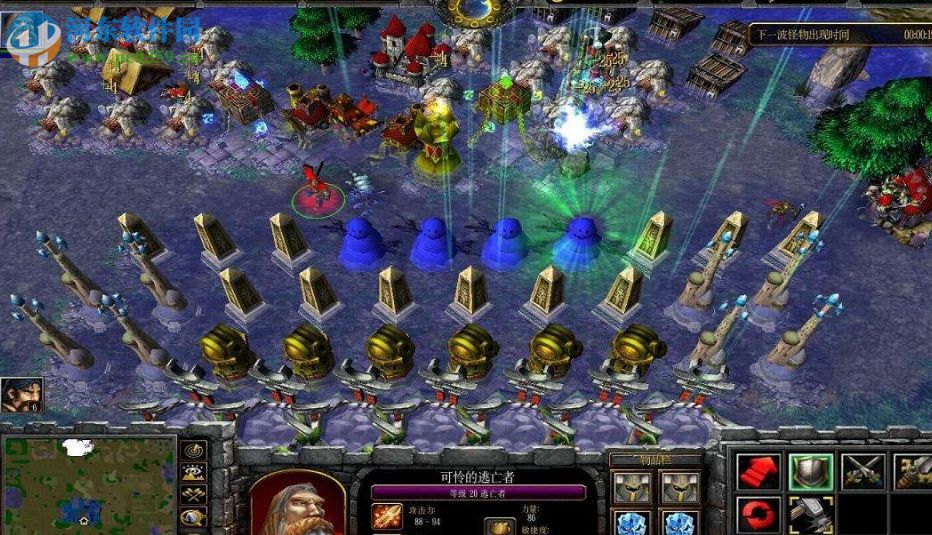Select the hero portrait icon
932x535 pixels.
click(x=21, y=394)
